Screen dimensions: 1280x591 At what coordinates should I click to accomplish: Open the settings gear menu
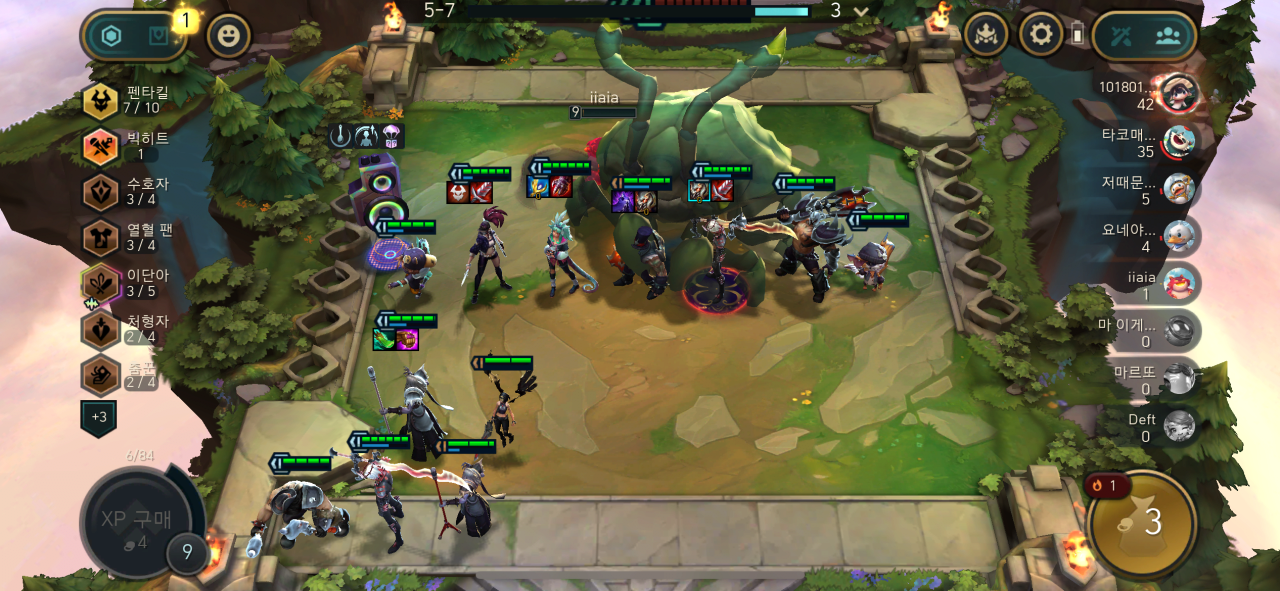pyautogui.click(x=1041, y=35)
